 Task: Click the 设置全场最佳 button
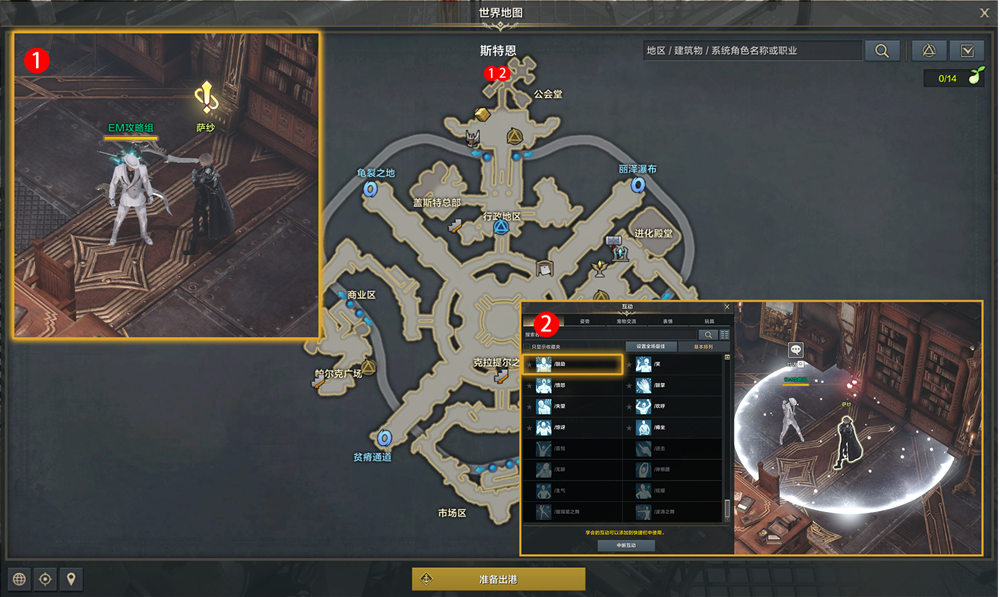653,346
